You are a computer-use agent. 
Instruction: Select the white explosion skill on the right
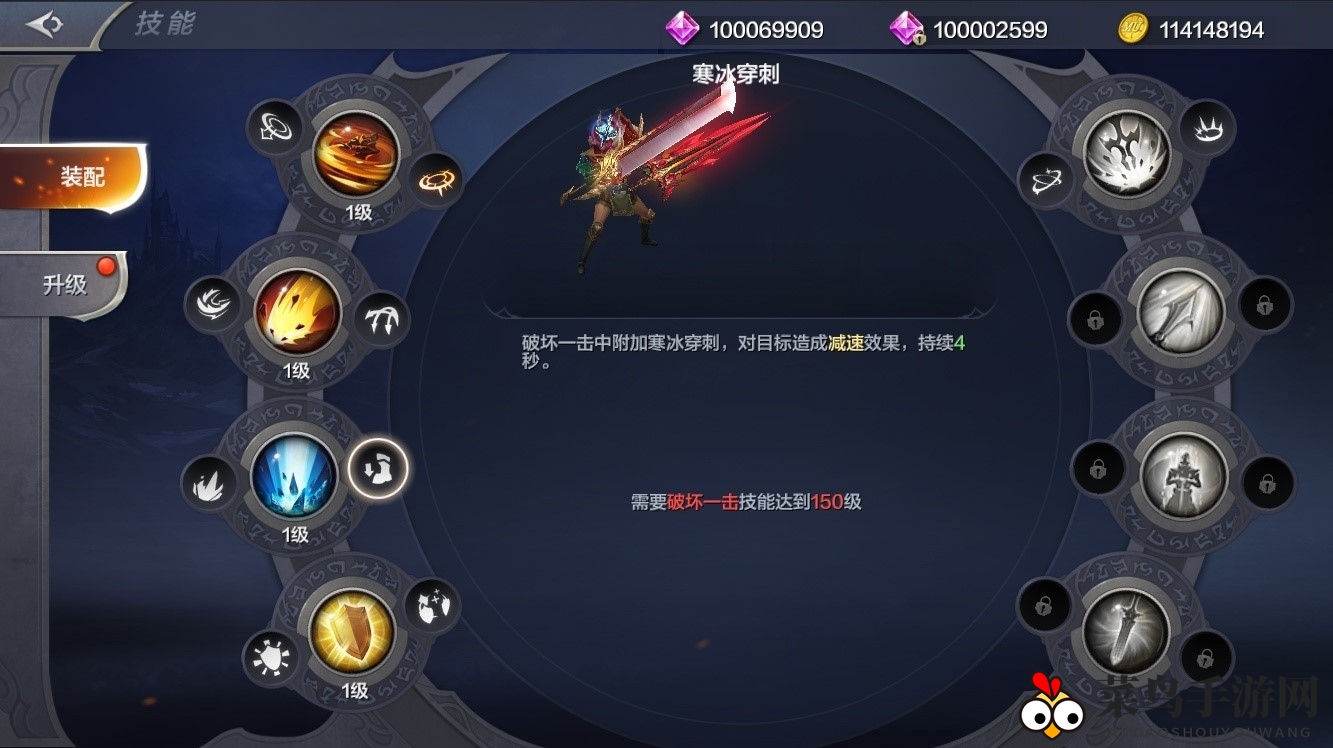click(x=1128, y=152)
